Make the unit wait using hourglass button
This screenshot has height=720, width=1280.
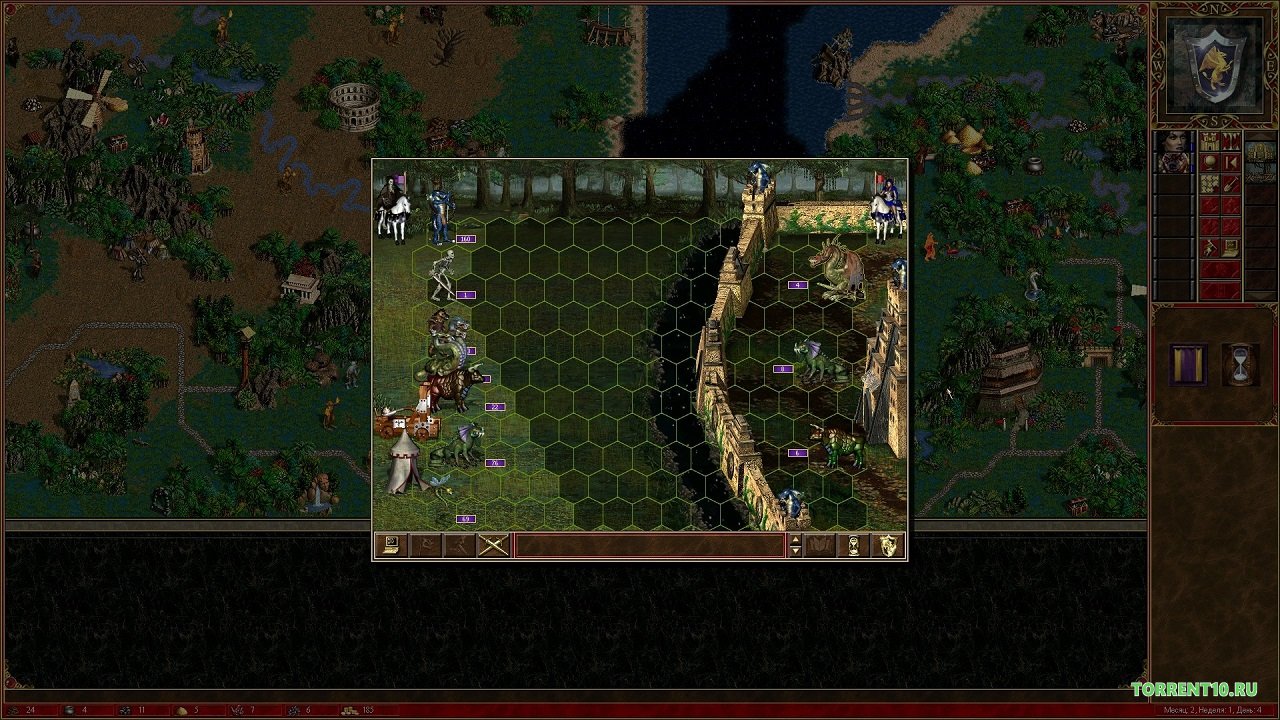[854, 545]
